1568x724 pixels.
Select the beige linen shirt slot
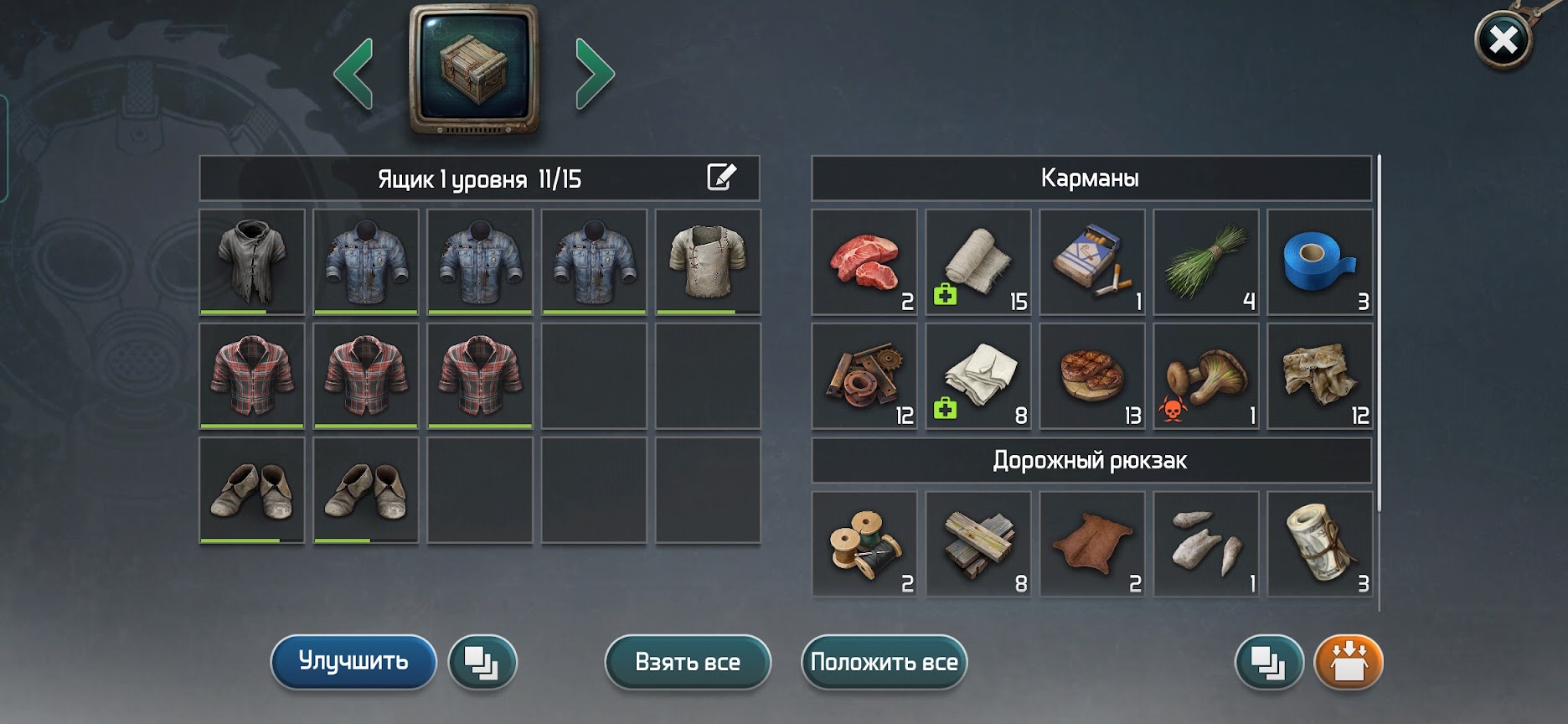tap(708, 262)
